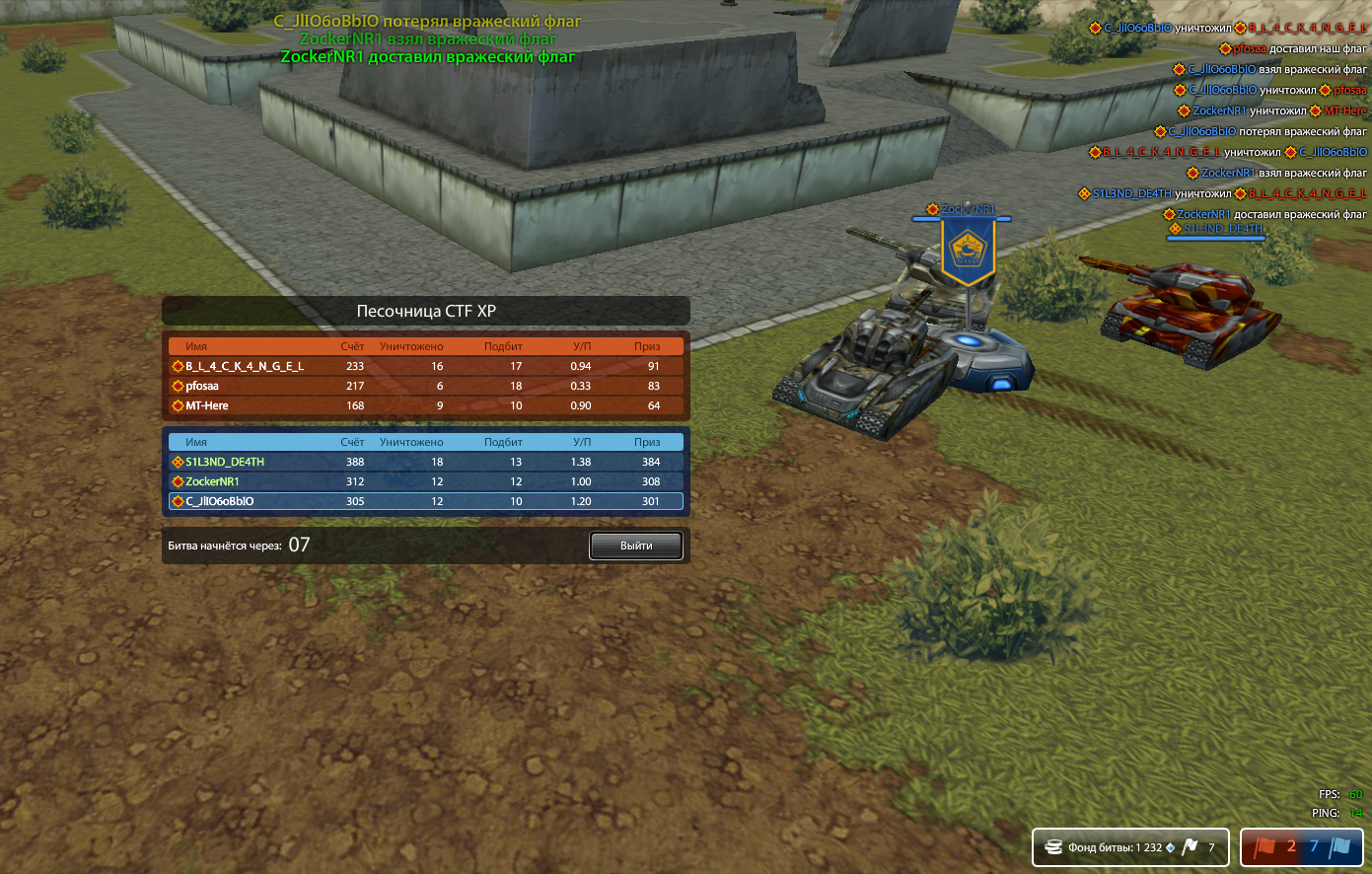Select highlighted C_JlIO6oBbIO scoreboard row
The height and width of the screenshot is (874, 1372).
[425, 501]
